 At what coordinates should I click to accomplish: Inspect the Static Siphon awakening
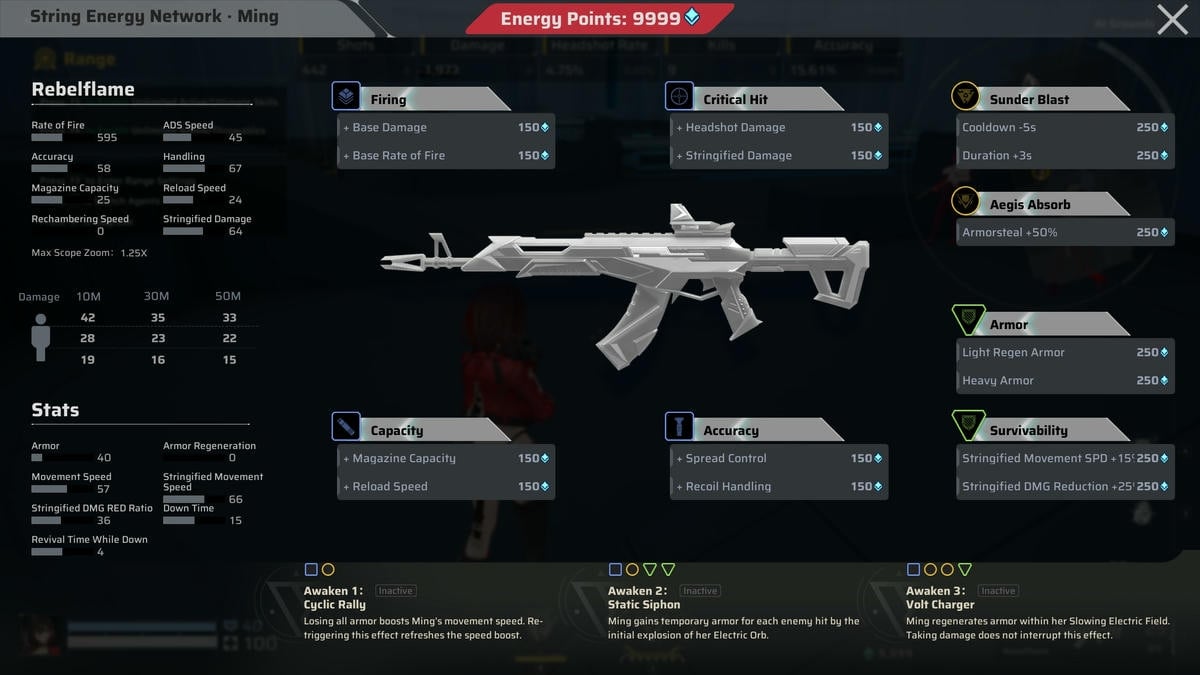(732, 612)
